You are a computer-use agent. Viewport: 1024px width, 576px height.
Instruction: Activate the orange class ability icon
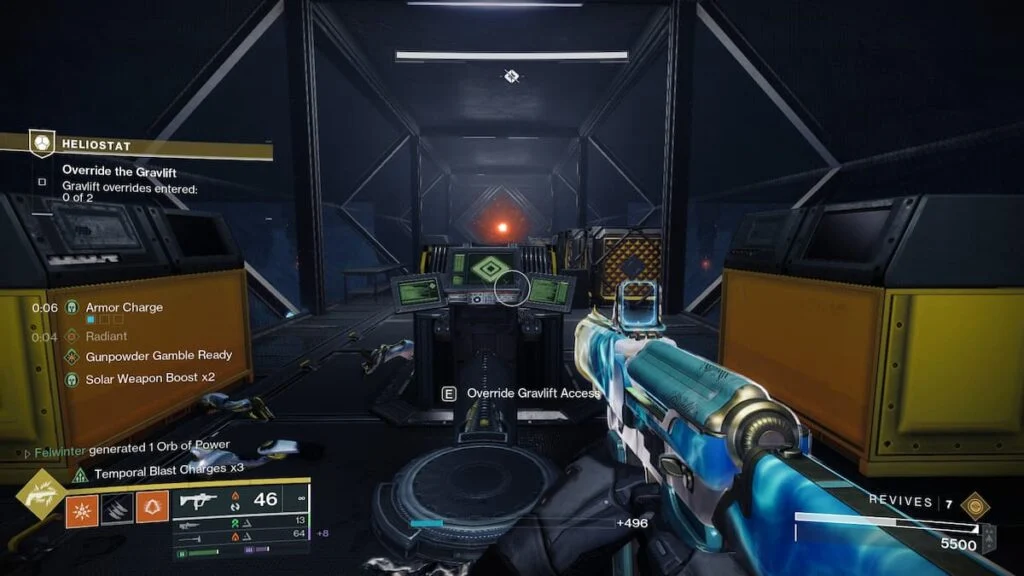152,512
